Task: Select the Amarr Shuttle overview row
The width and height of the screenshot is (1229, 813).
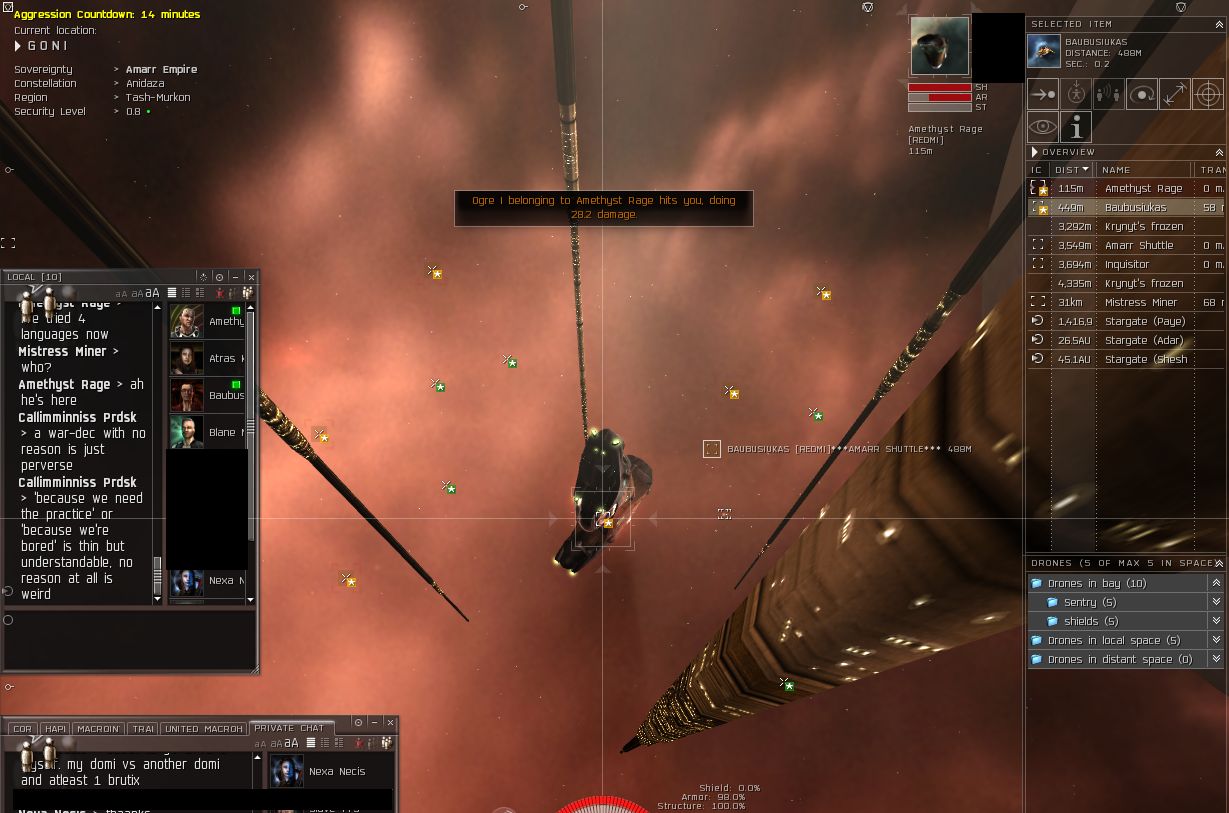Action: [x=1138, y=246]
